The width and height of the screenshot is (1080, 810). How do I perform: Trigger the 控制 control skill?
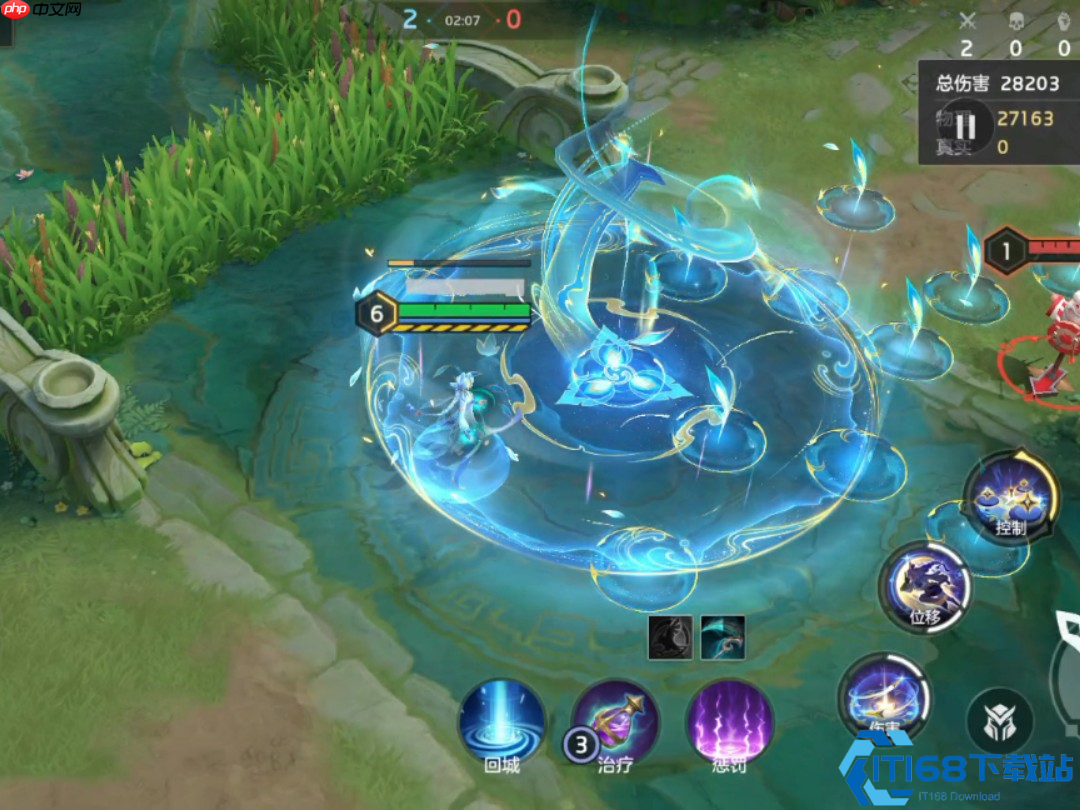(x=1011, y=495)
